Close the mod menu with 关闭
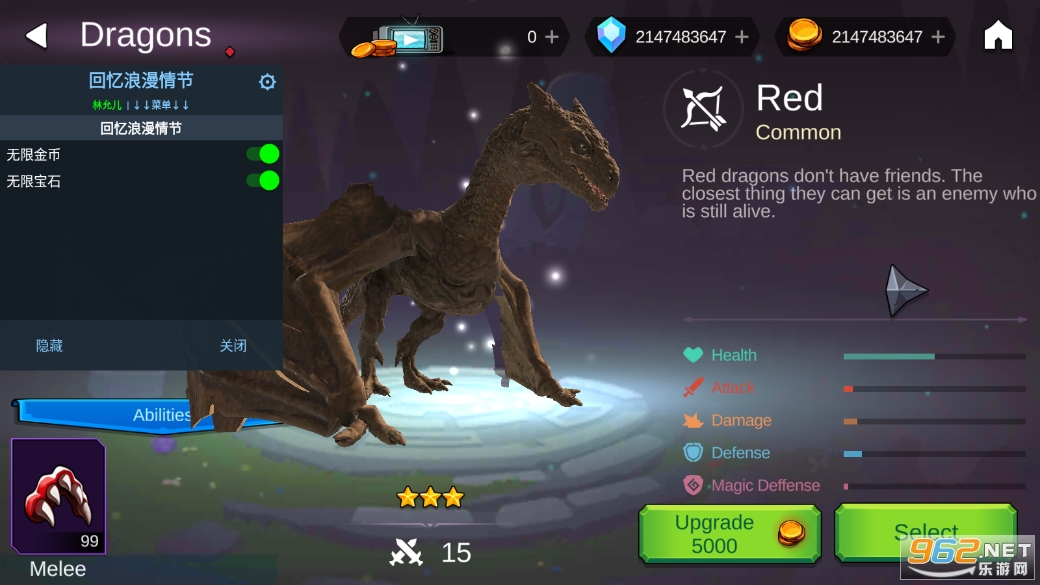Image resolution: width=1040 pixels, height=585 pixels. [233, 346]
